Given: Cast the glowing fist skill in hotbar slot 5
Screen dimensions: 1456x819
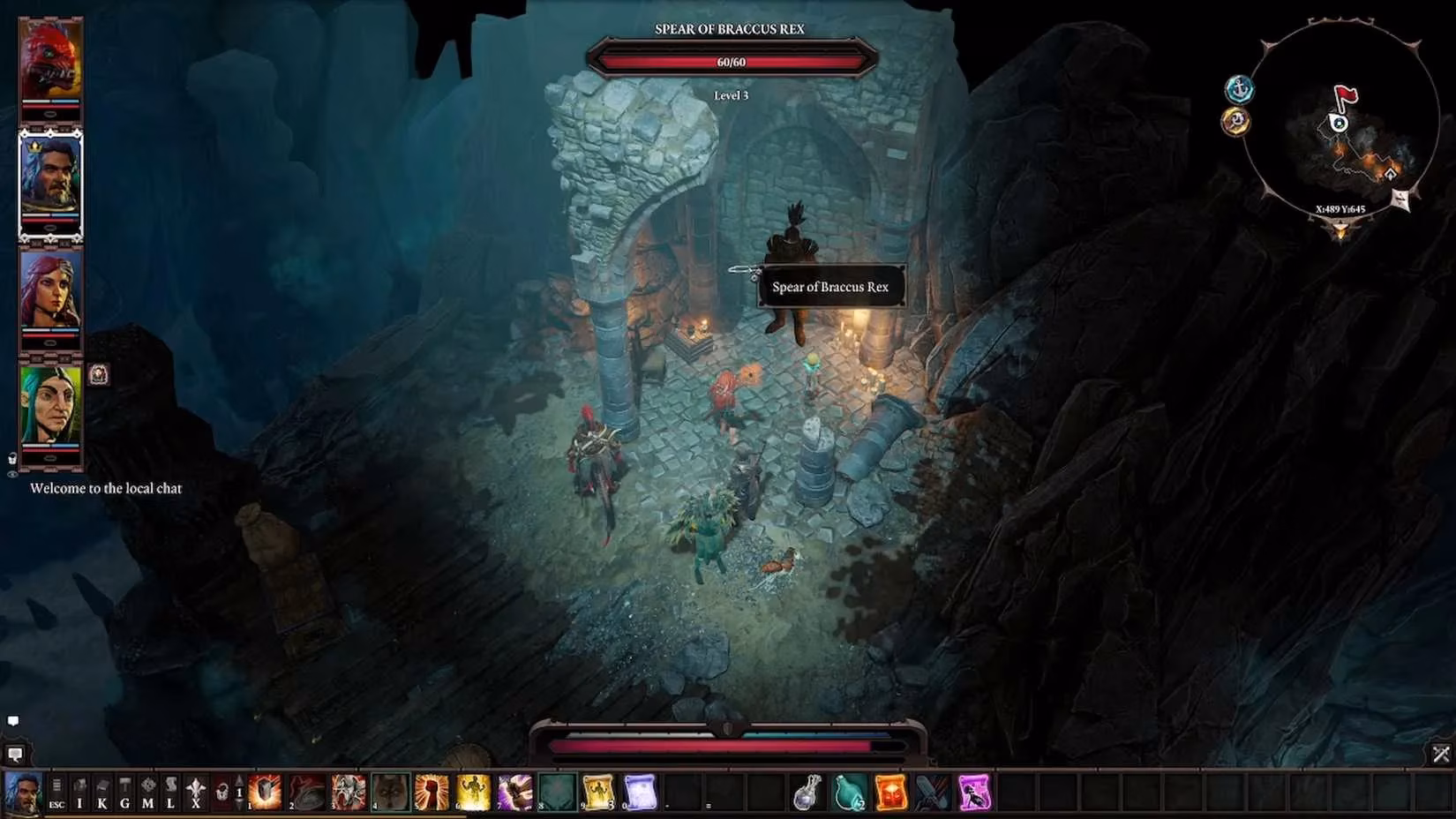Looking at the screenshot, I should click(431, 793).
